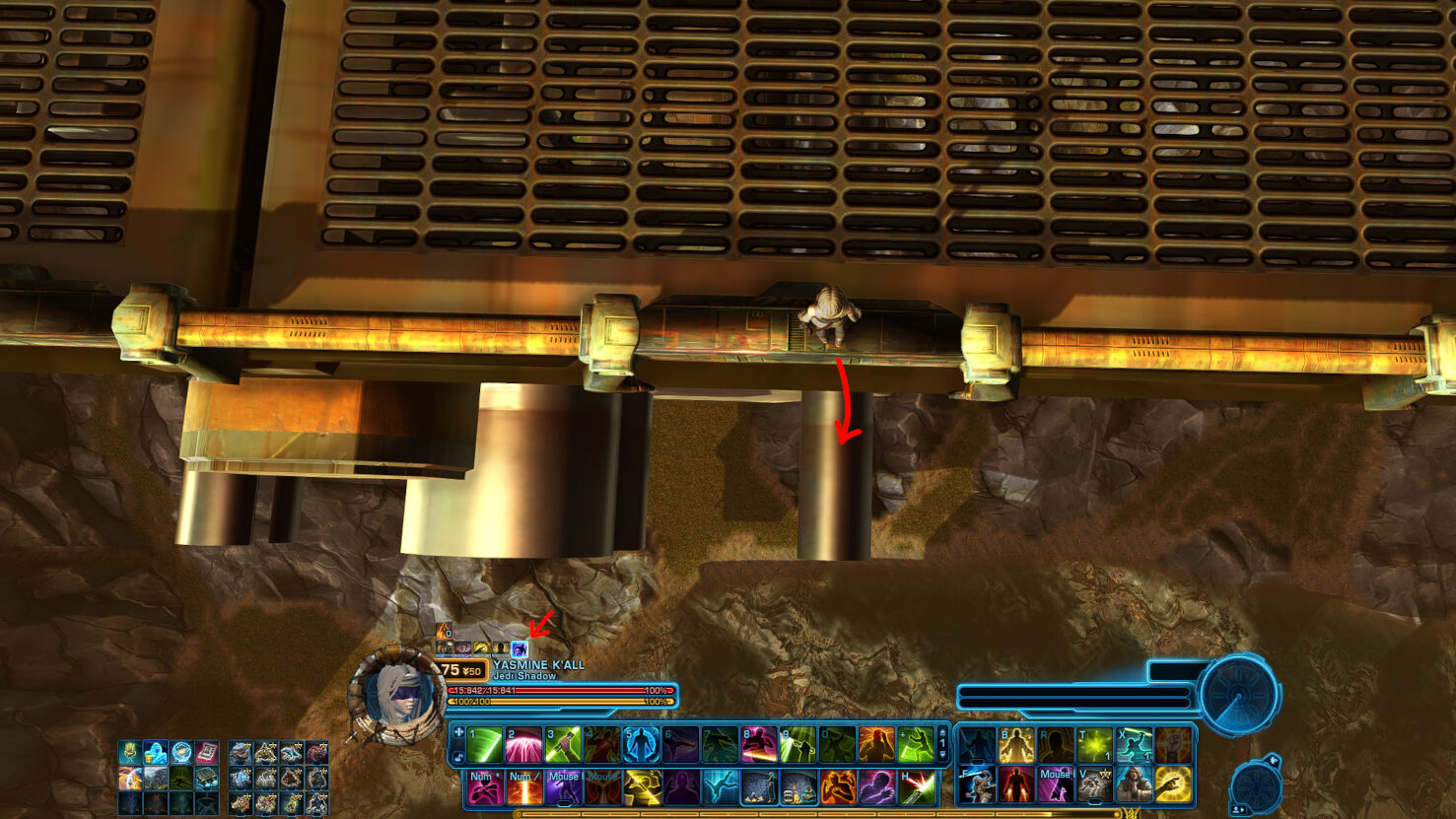This screenshot has width=1456, height=819.
Task: Use the golden pointing hand ability
Action: pos(1173,786)
